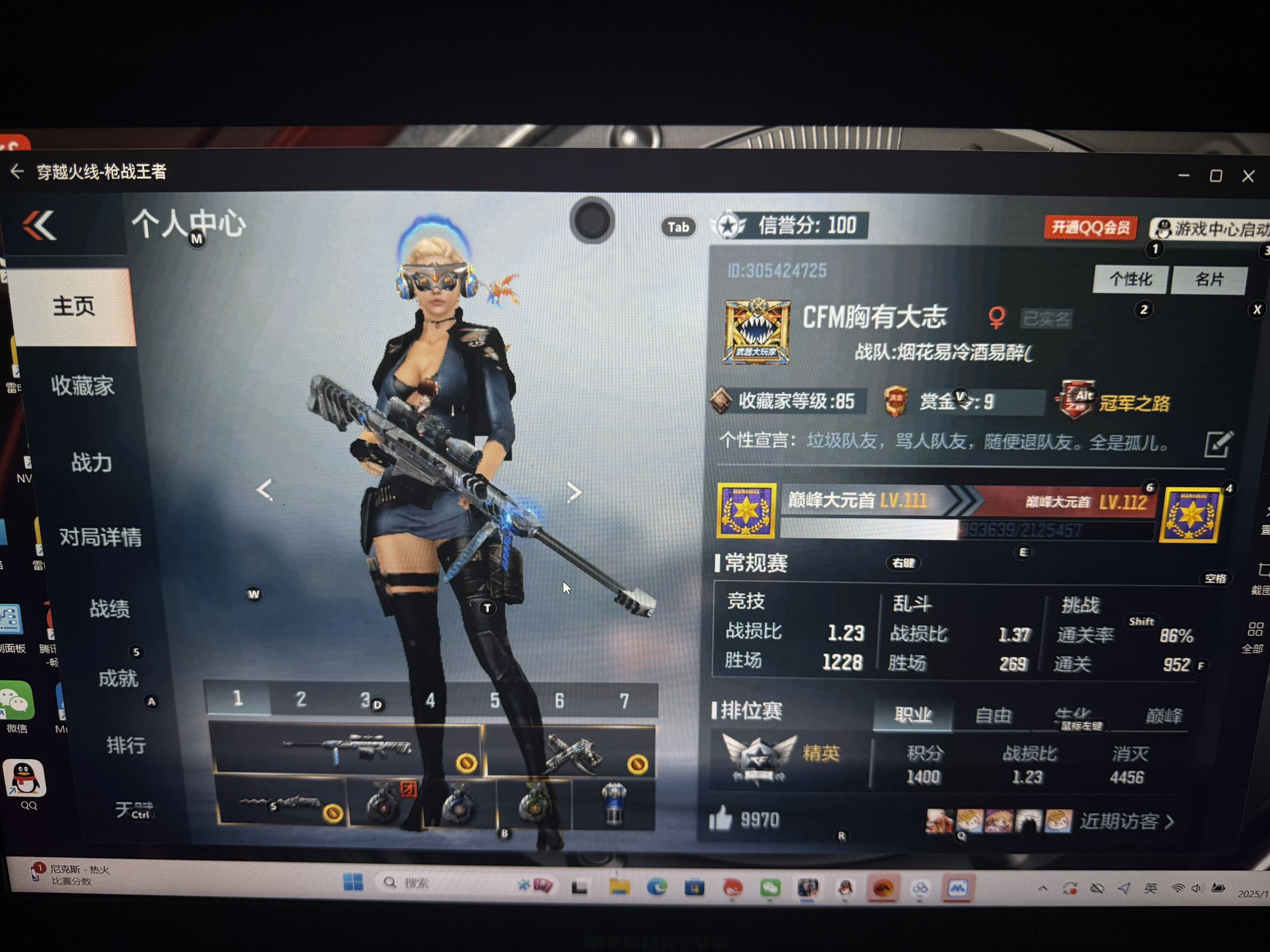This screenshot has height=952, width=1270.
Task: Open the 成就 achievements page
Action: [117, 679]
